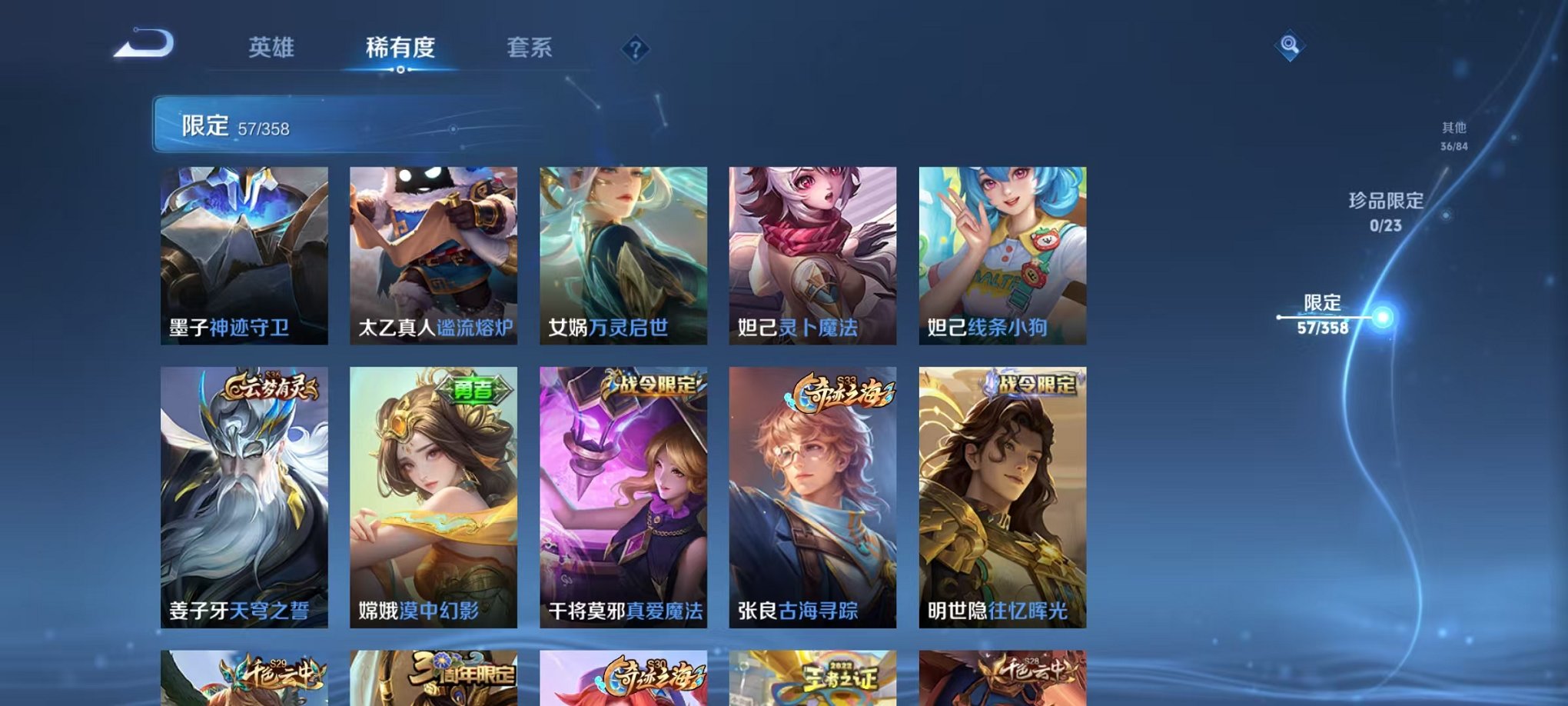Click the question mark help icon
Image resolution: width=1568 pixels, height=706 pixels.
(635, 49)
